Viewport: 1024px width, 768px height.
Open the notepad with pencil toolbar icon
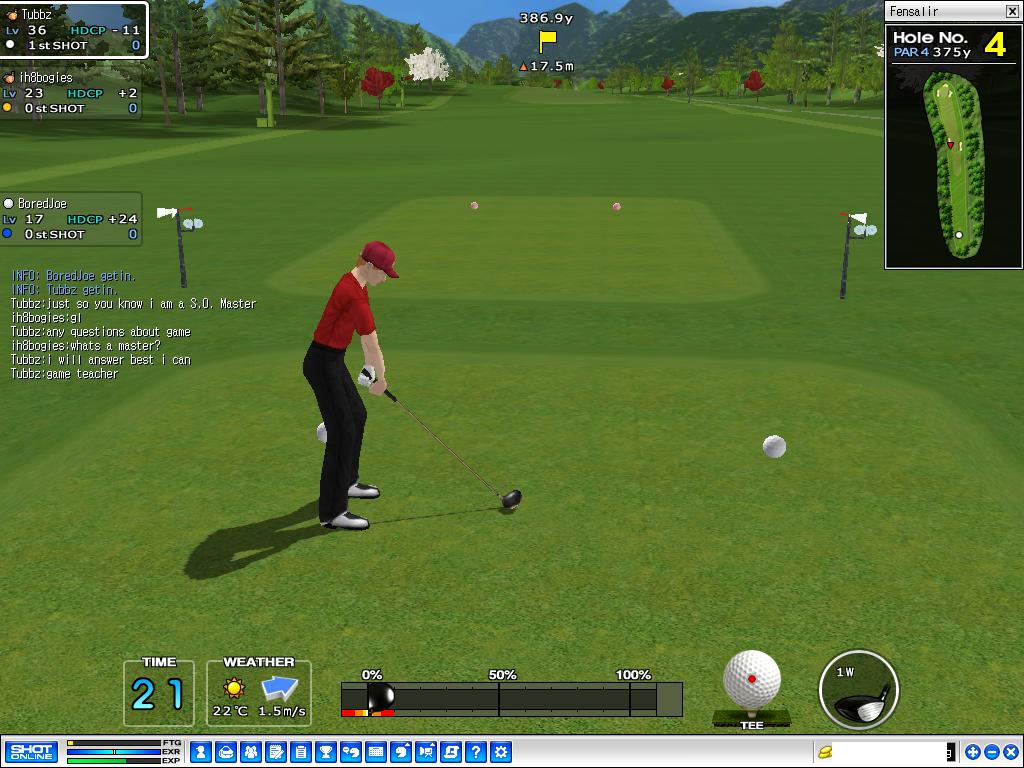click(x=275, y=752)
